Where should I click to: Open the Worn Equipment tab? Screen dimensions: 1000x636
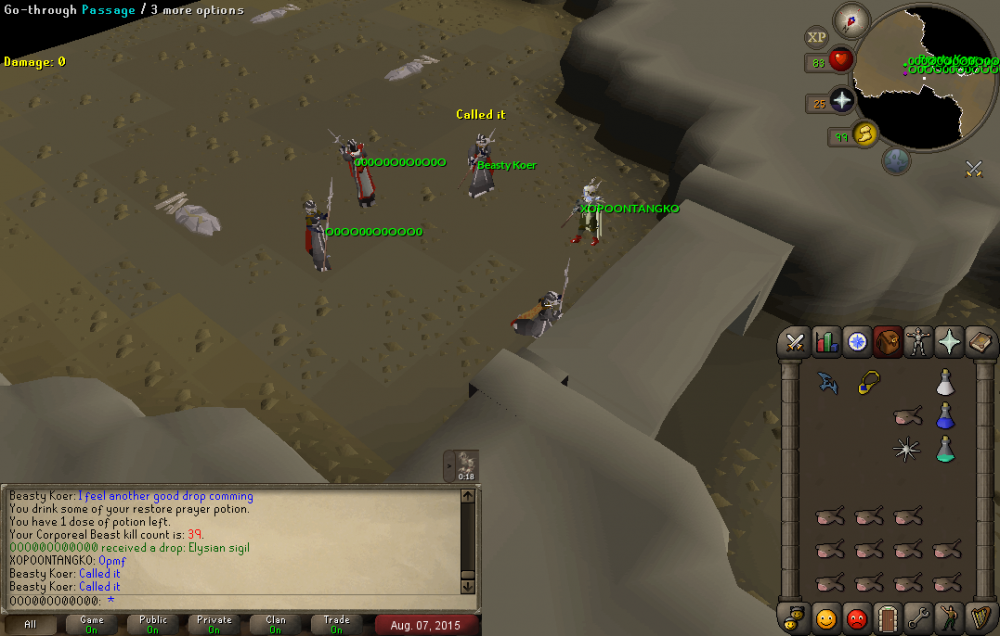click(917, 343)
